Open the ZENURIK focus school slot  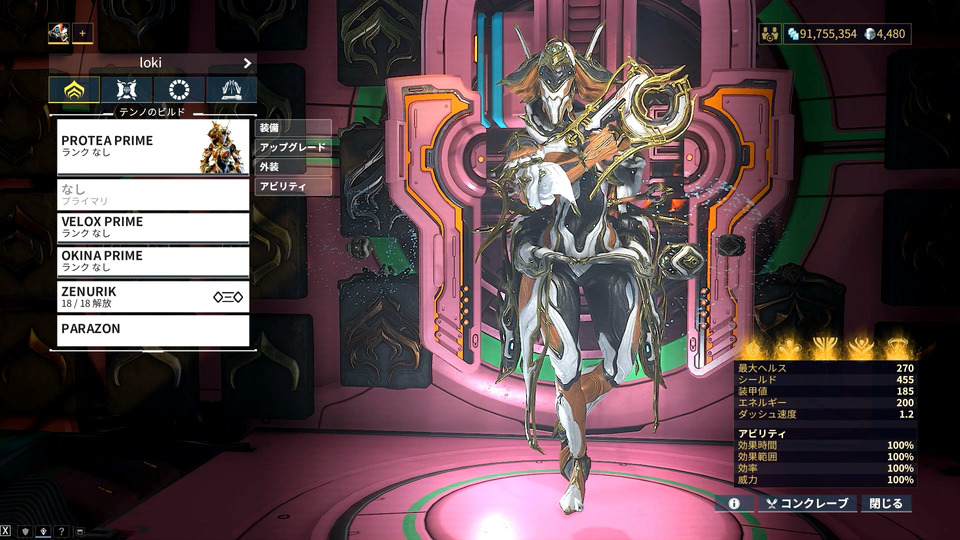(152, 296)
